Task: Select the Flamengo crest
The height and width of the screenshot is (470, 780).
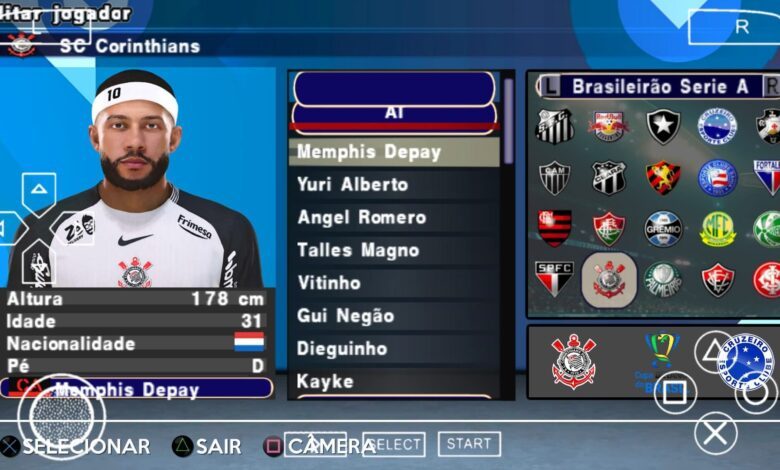Action: (x=554, y=229)
